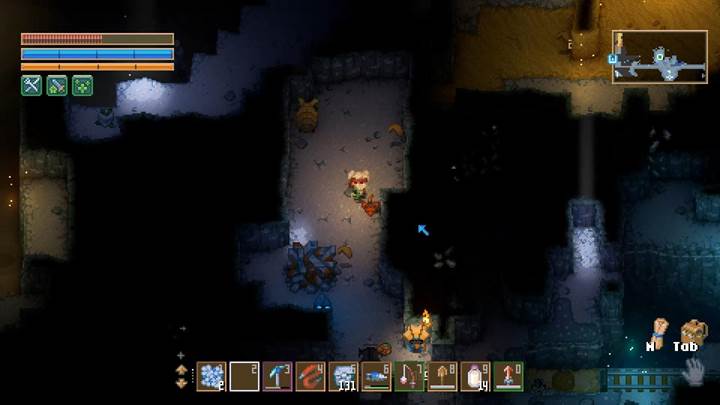Open the minimap in the corner
This screenshot has height=405, width=720.
click(x=659, y=56)
